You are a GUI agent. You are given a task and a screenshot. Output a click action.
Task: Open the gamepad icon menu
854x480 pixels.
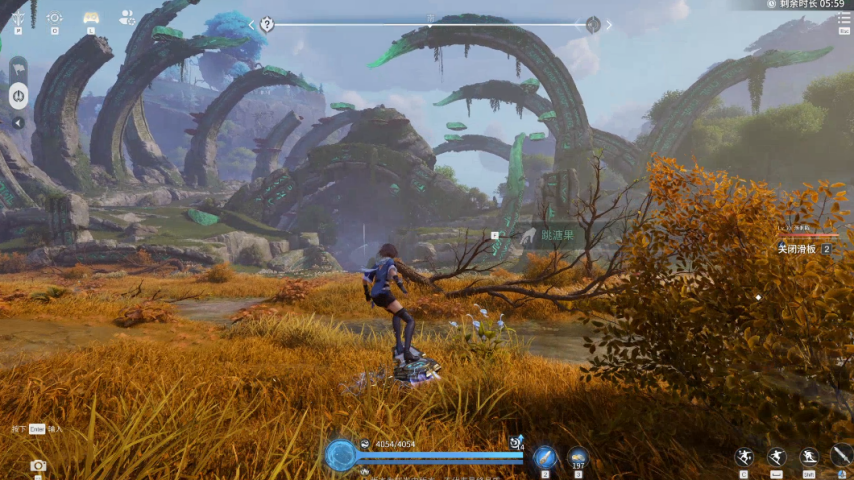(x=91, y=17)
